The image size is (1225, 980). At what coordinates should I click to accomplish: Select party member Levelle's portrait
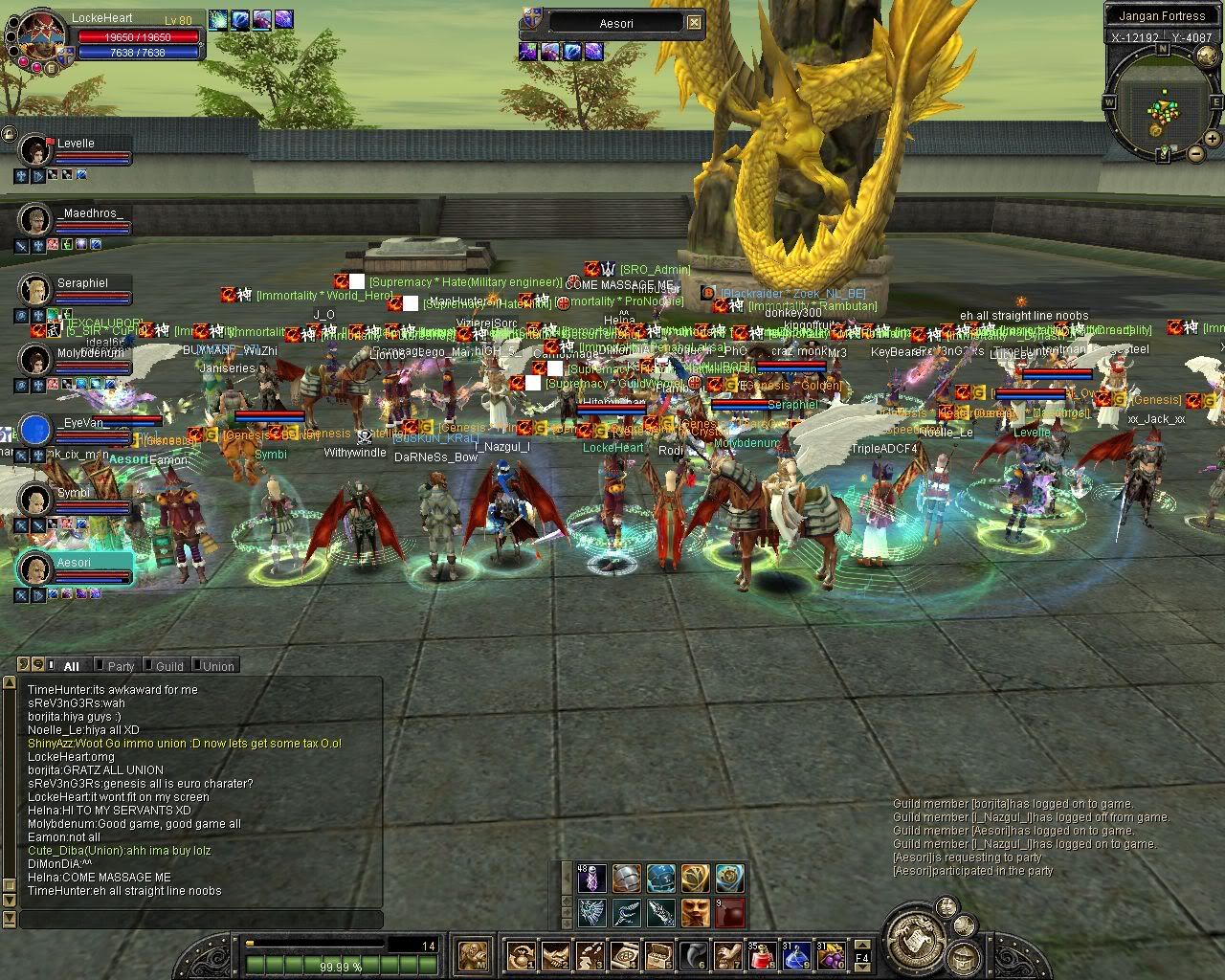click(35, 149)
